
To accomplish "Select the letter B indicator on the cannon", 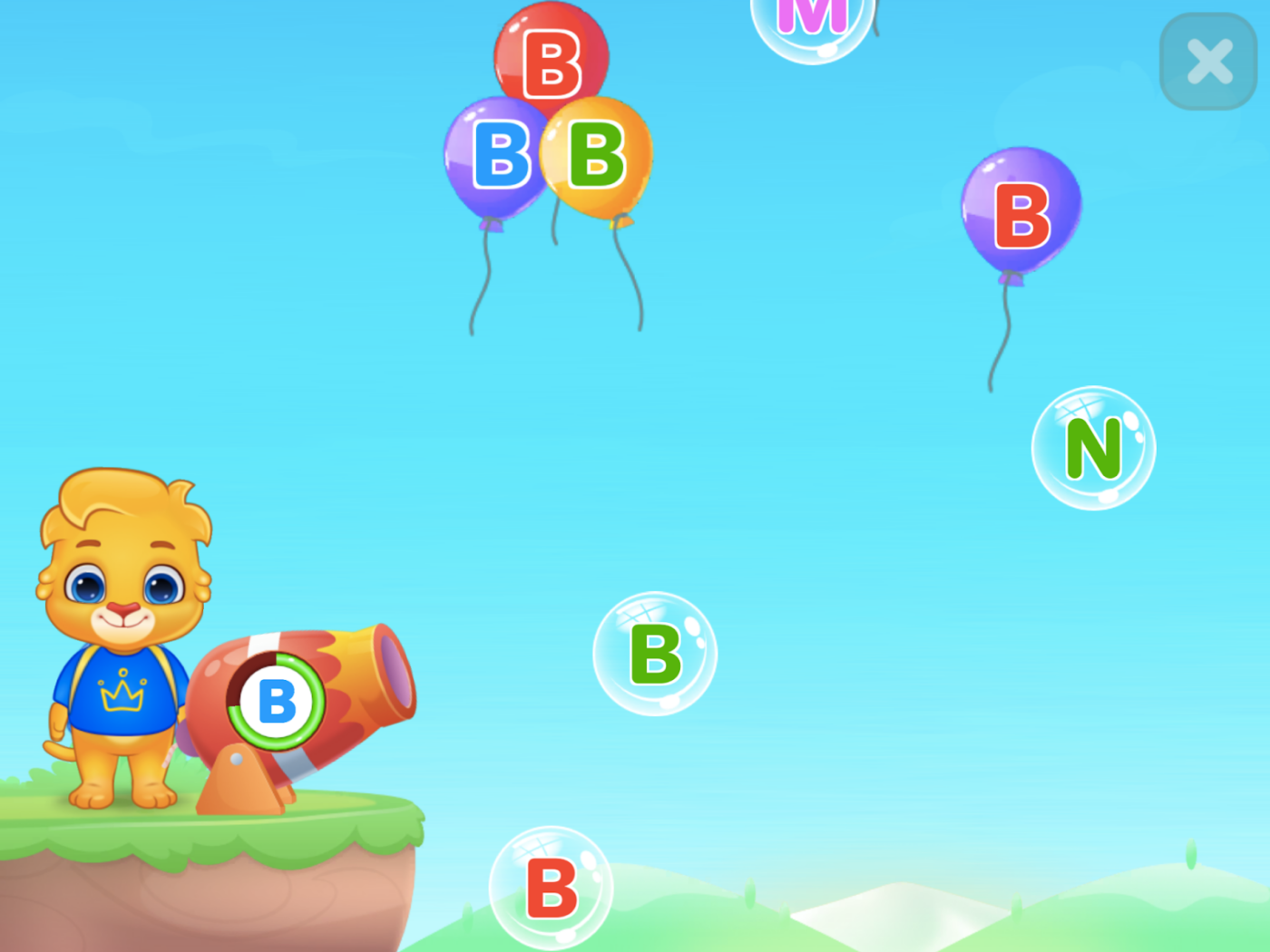I will point(277,701).
